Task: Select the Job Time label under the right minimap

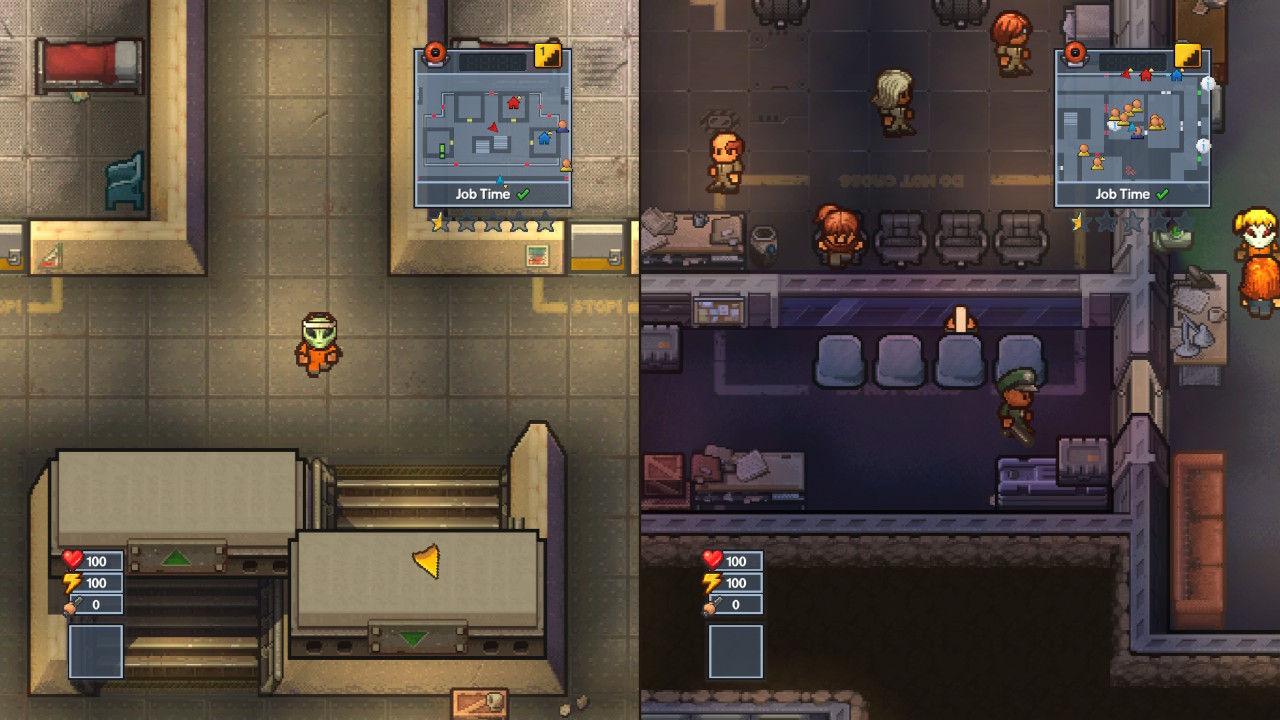Action: pos(1124,194)
